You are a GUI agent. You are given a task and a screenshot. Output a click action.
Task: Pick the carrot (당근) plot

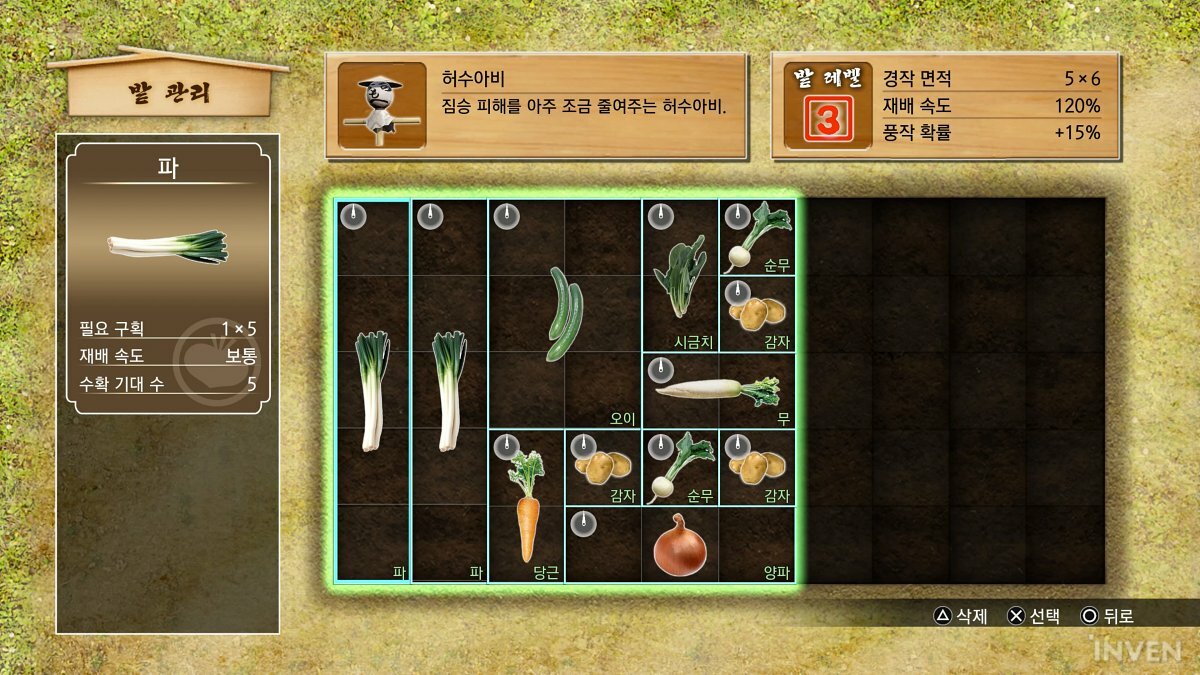pyautogui.click(x=526, y=506)
